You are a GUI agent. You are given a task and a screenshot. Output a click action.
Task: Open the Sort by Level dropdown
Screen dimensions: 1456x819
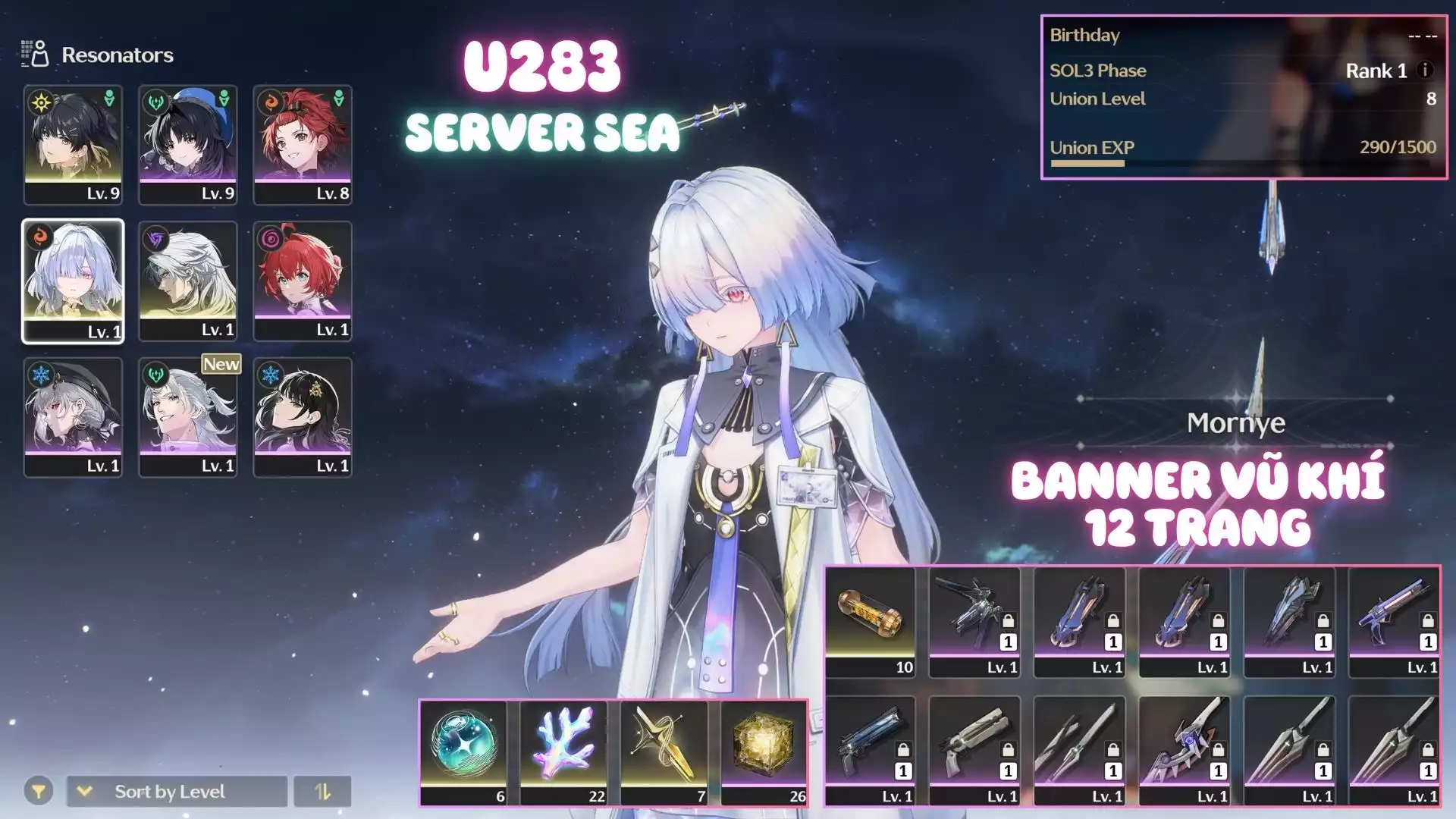click(x=177, y=792)
